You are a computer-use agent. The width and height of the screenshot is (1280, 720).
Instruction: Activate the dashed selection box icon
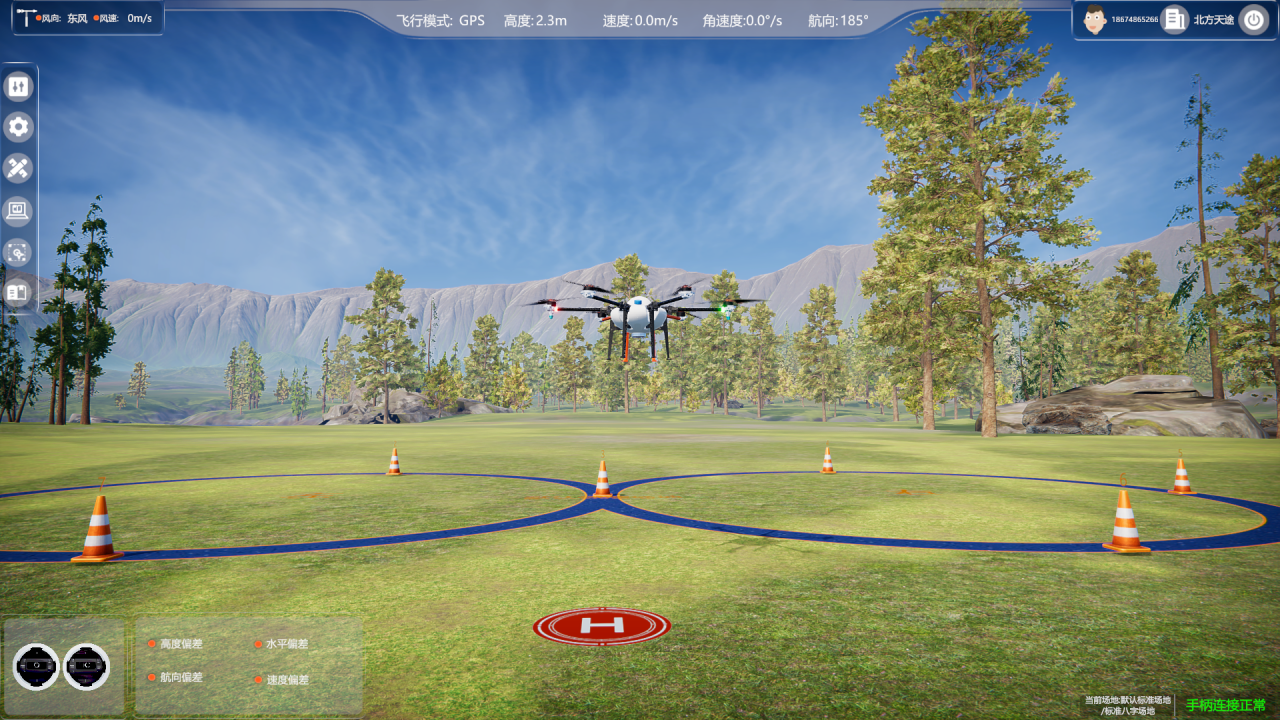pos(18,252)
